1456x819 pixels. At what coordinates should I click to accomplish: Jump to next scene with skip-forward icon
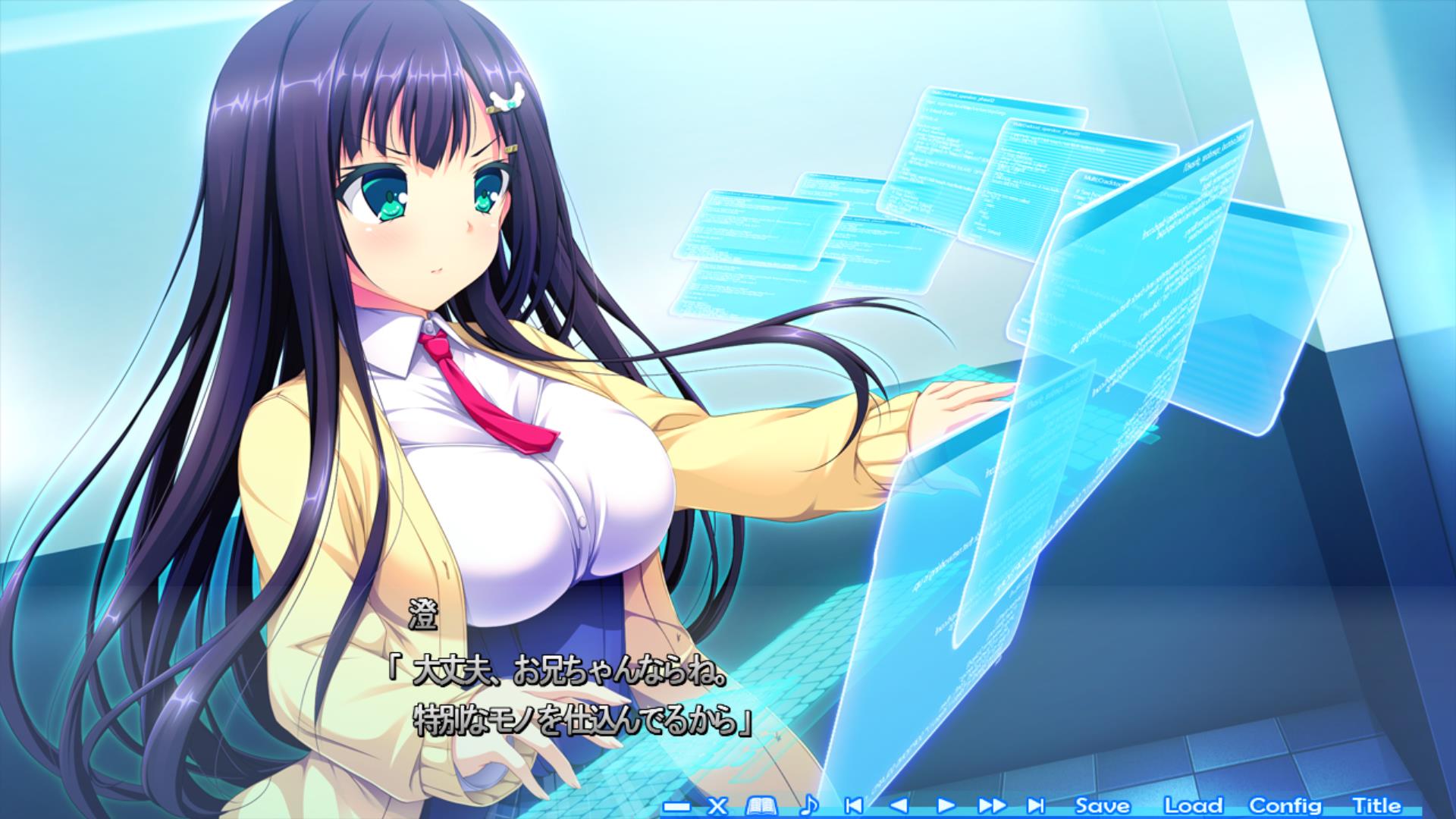coord(1036,805)
